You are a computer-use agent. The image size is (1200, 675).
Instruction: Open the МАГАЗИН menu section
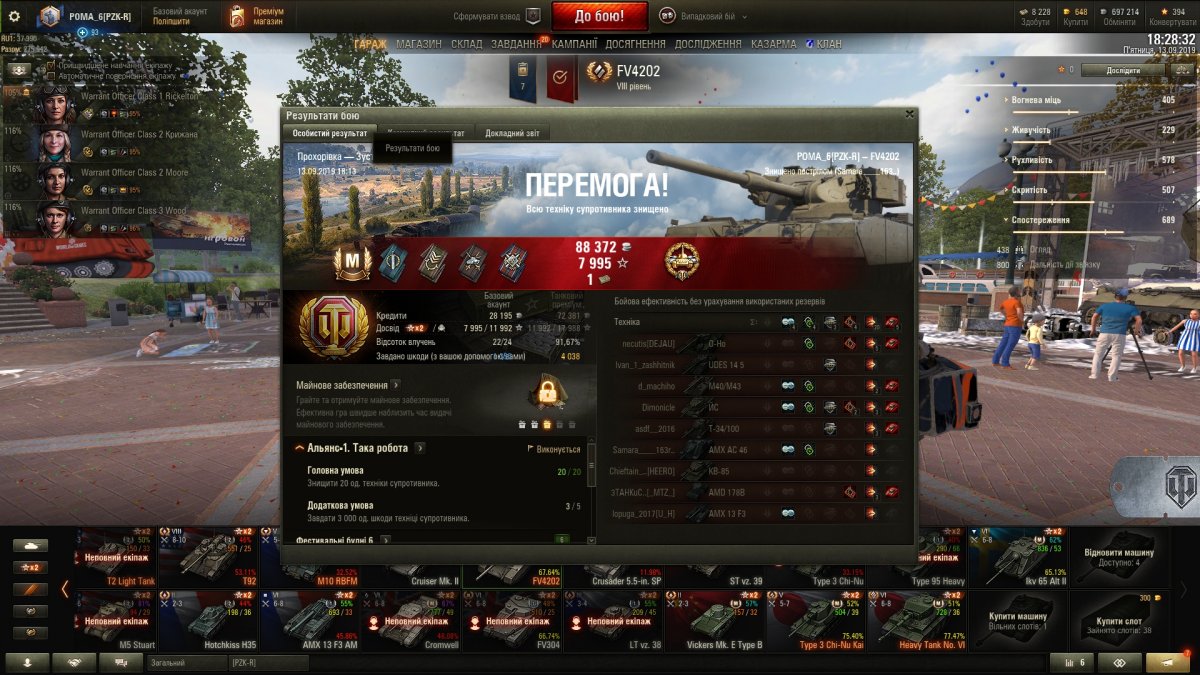pyautogui.click(x=418, y=44)
